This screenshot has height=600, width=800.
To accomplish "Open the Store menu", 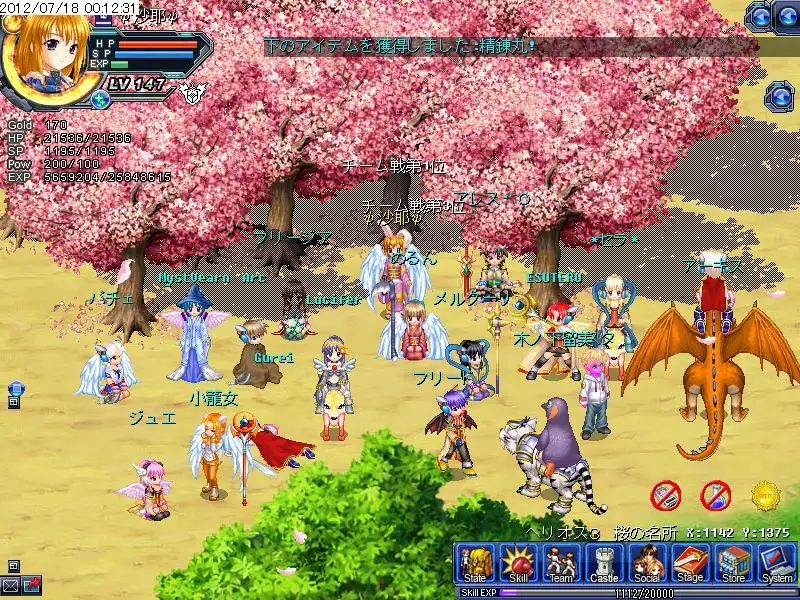I will (734, 564).
